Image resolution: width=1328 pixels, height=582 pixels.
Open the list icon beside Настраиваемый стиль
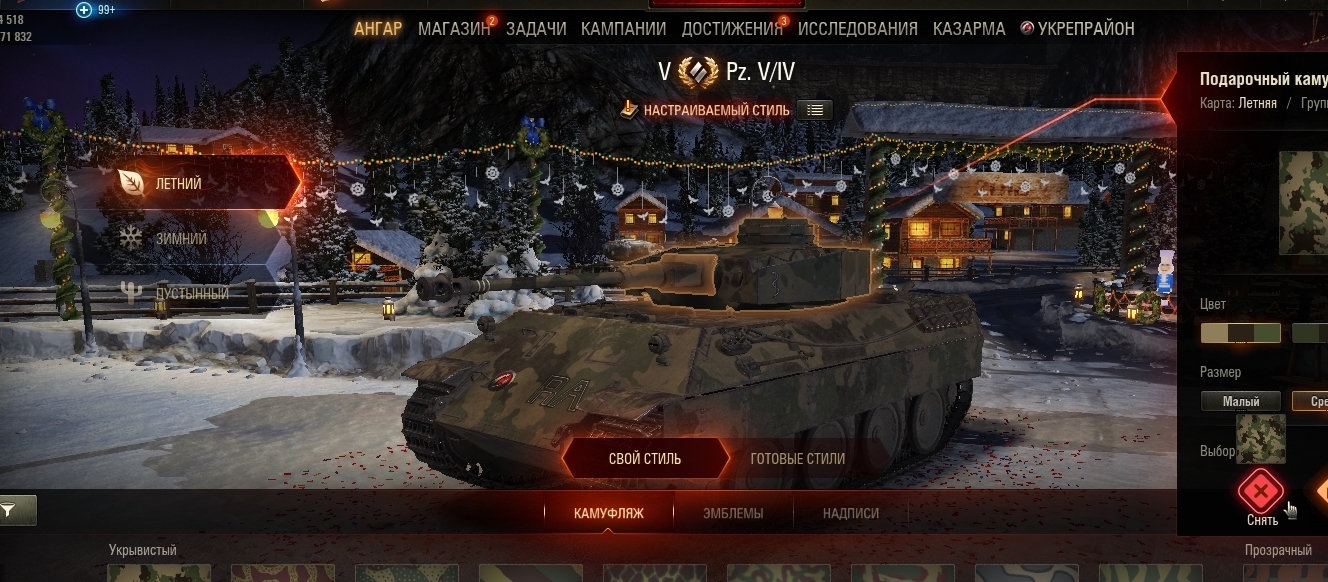815,110
